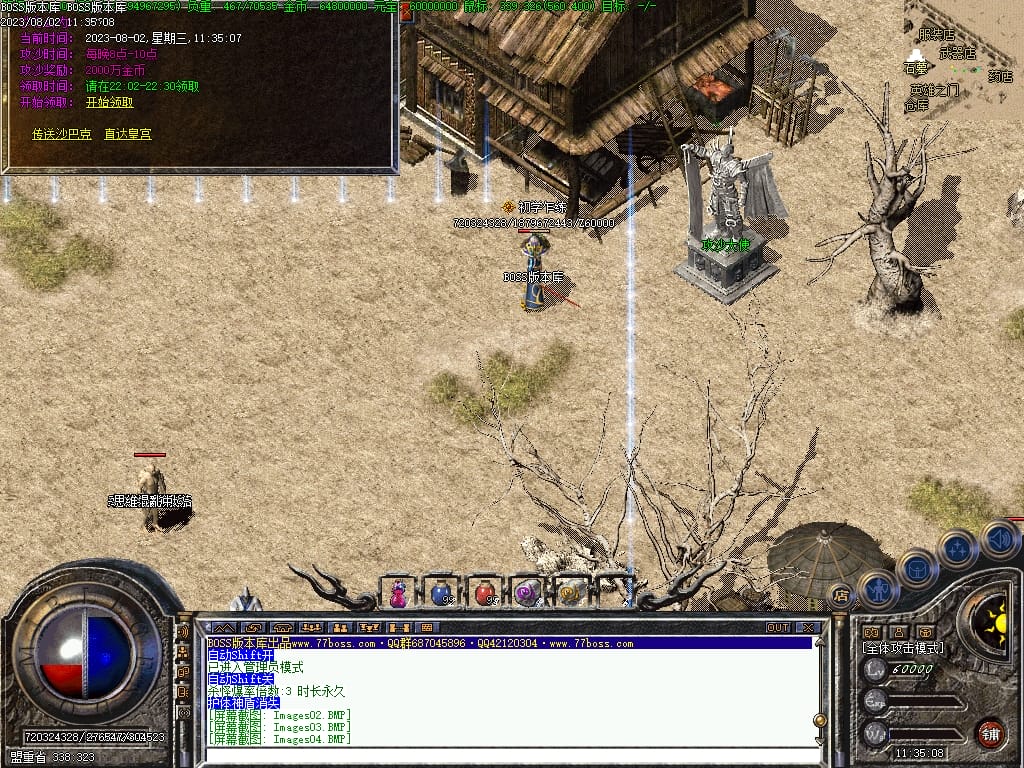
Task: Choose the 直达皇宫 palace link
Action: [128, 134]
